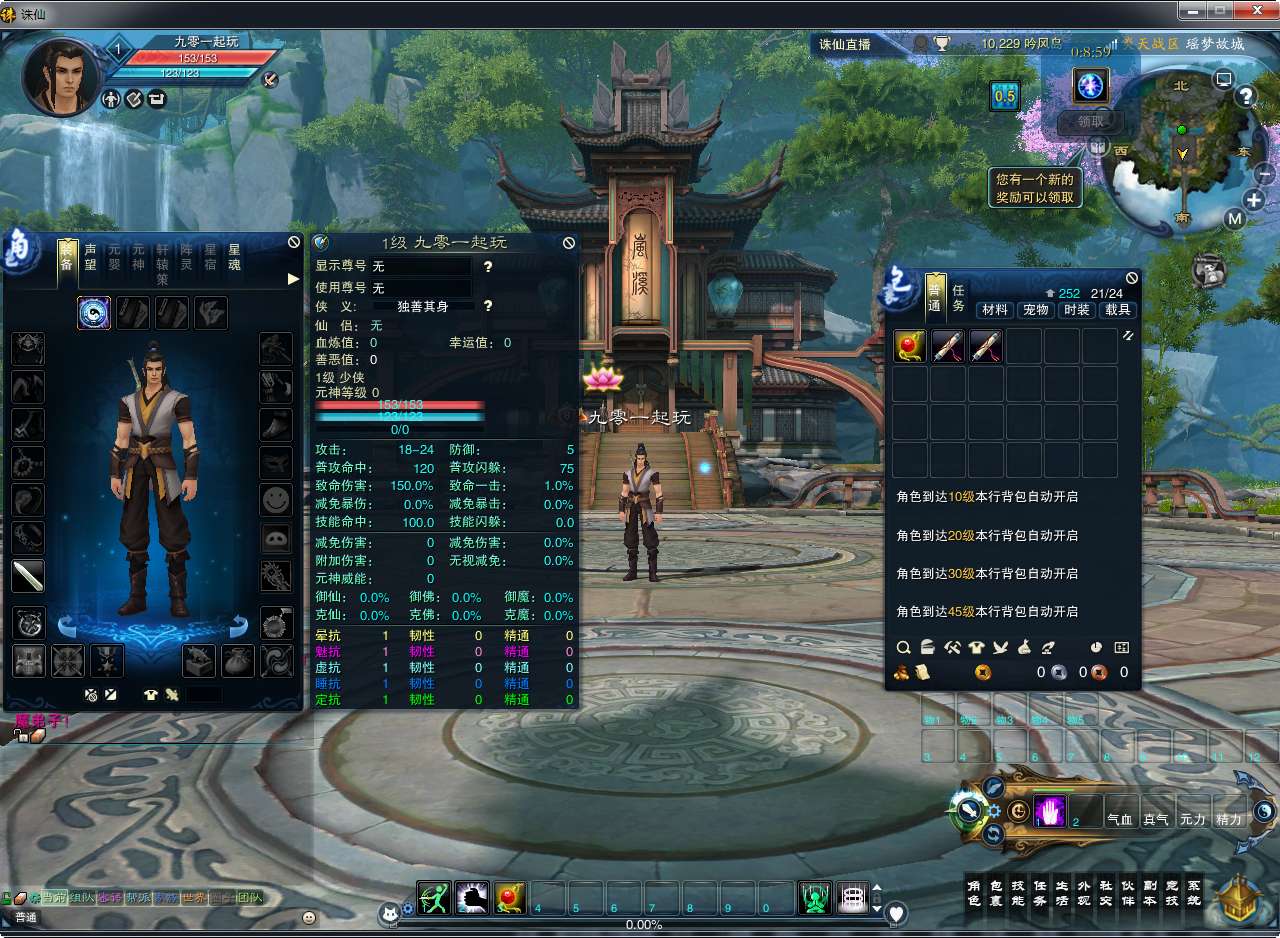Switch to the 材料 materials tab

pos(994,310)
